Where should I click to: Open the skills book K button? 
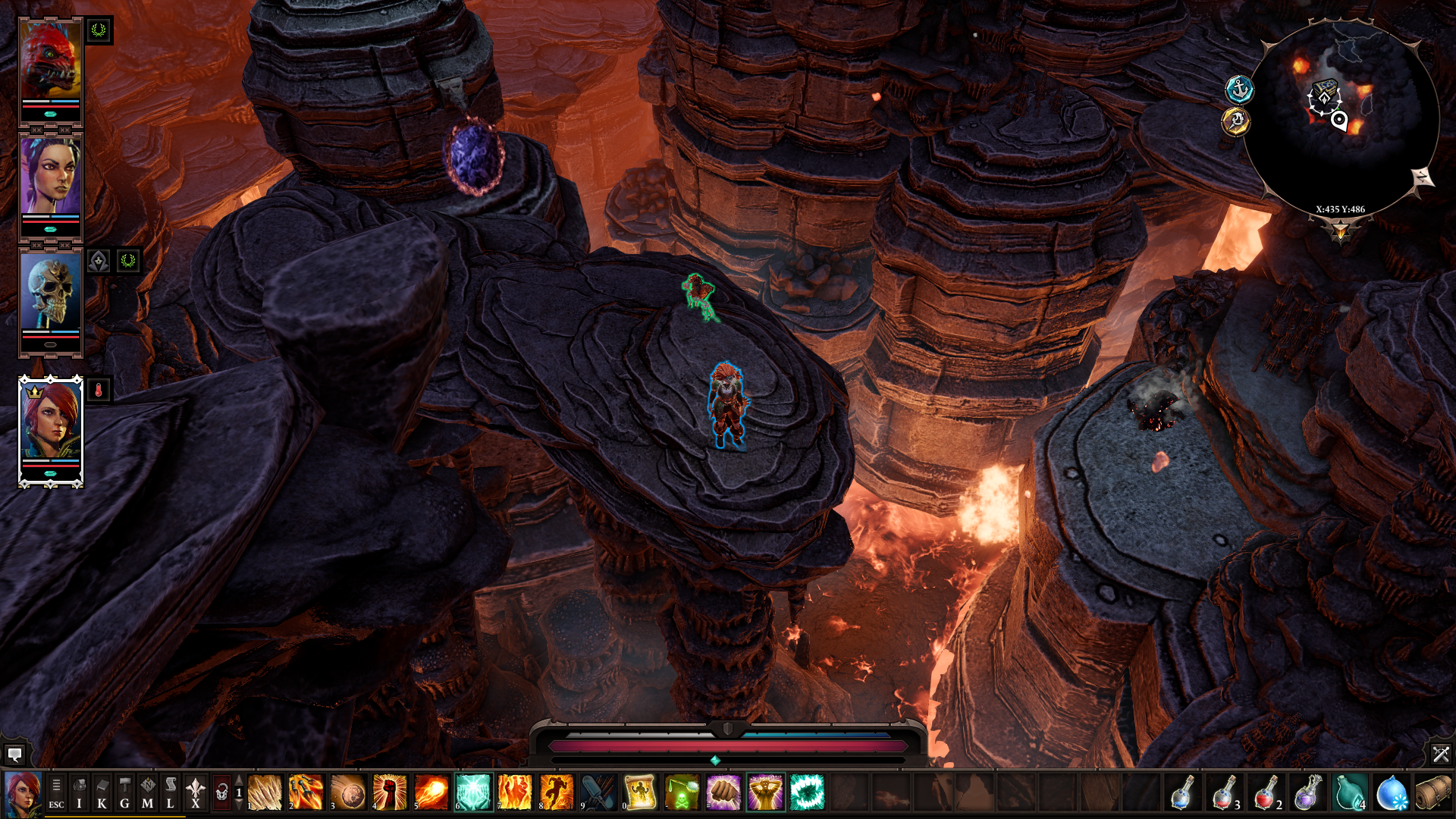(102, 793)
